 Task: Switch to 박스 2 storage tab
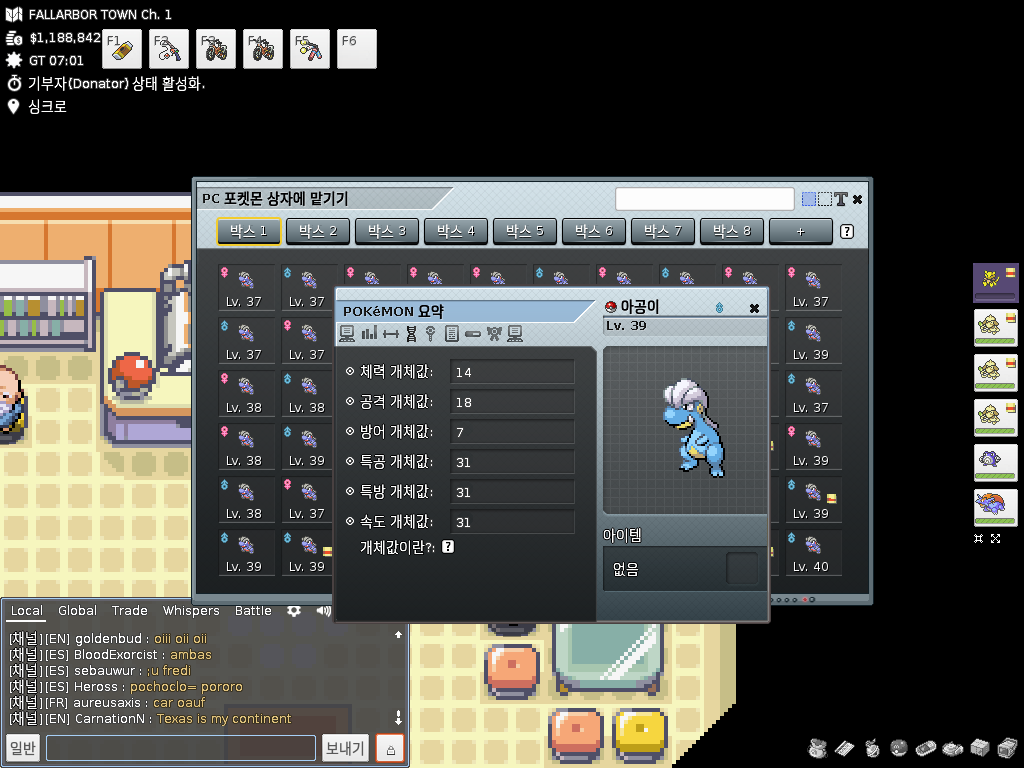tap(318, 232)
